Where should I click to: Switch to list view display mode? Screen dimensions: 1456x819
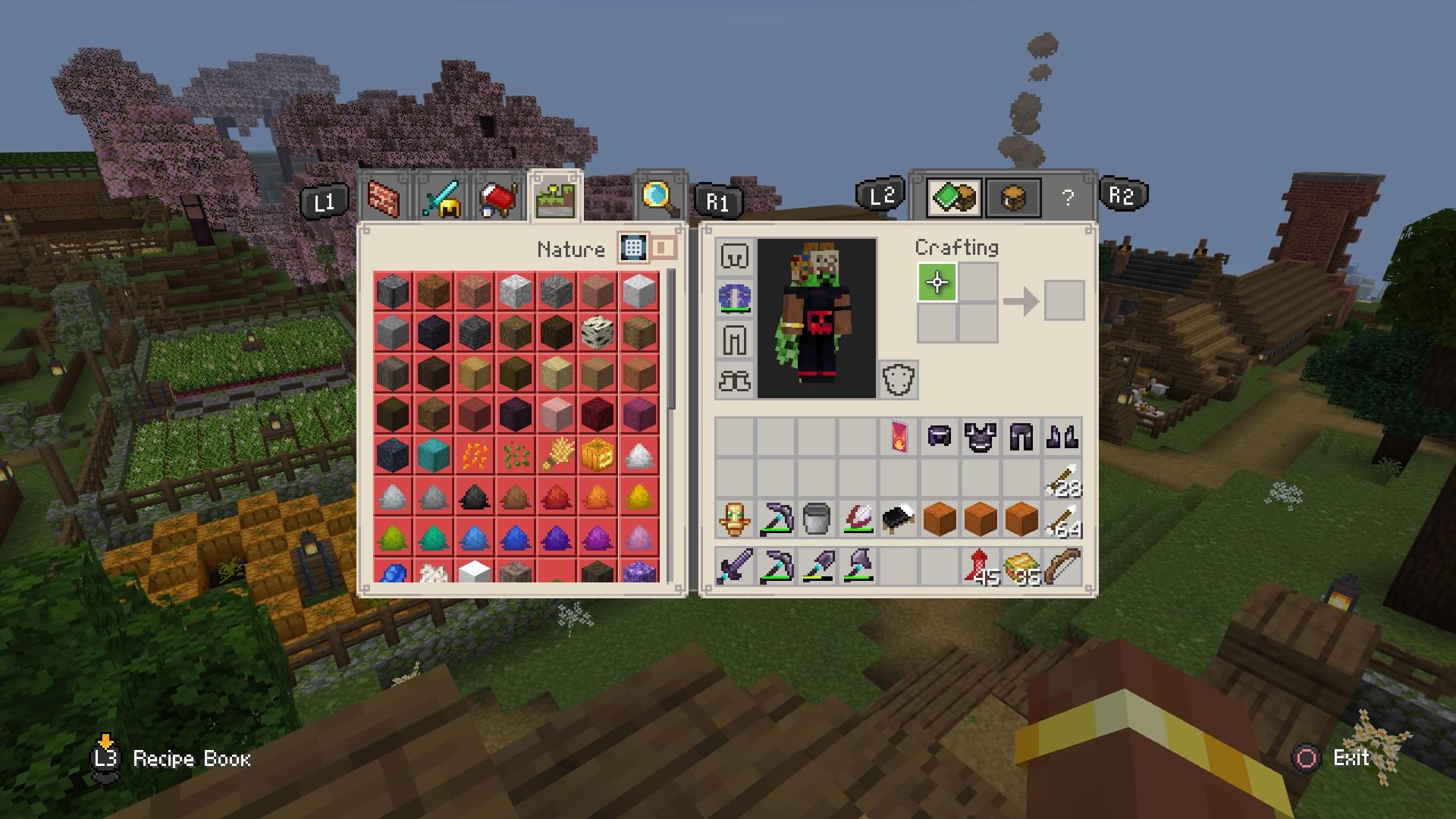pyautogui.click(x=662, y=246)
